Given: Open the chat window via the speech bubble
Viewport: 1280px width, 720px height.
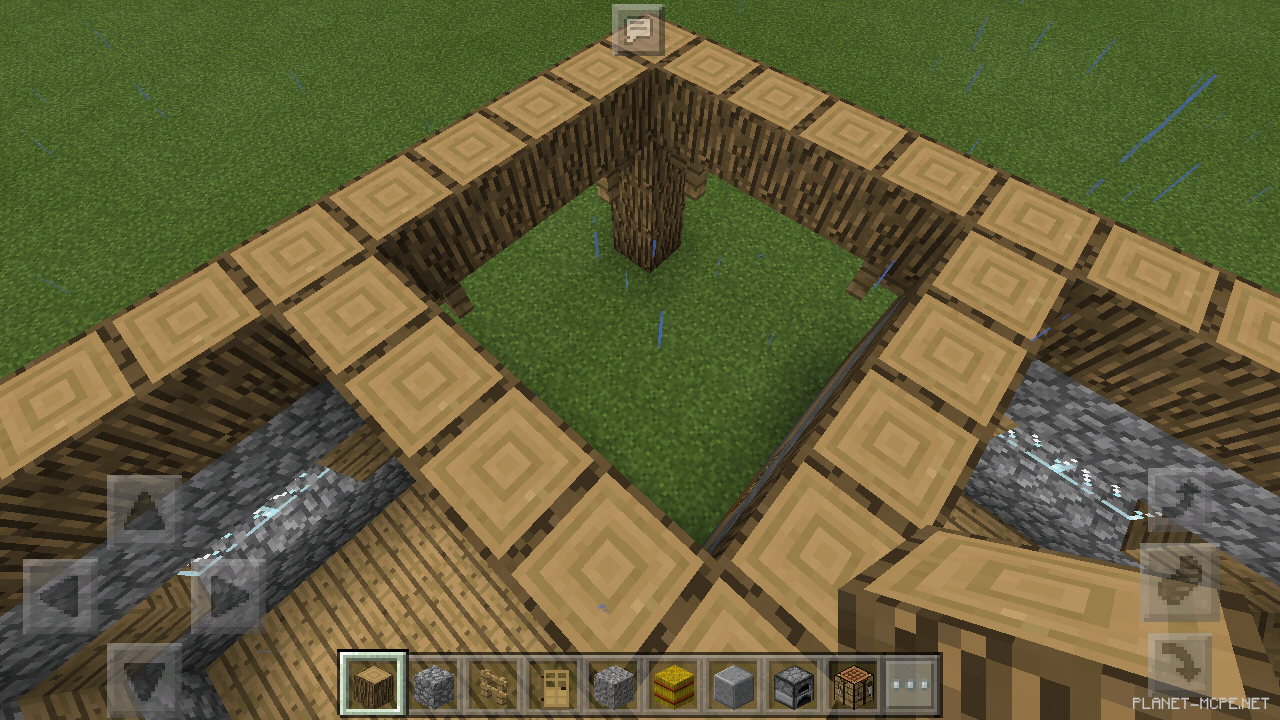Looking at the screenshot, I should pyautogui.click(x=637, y=30).
